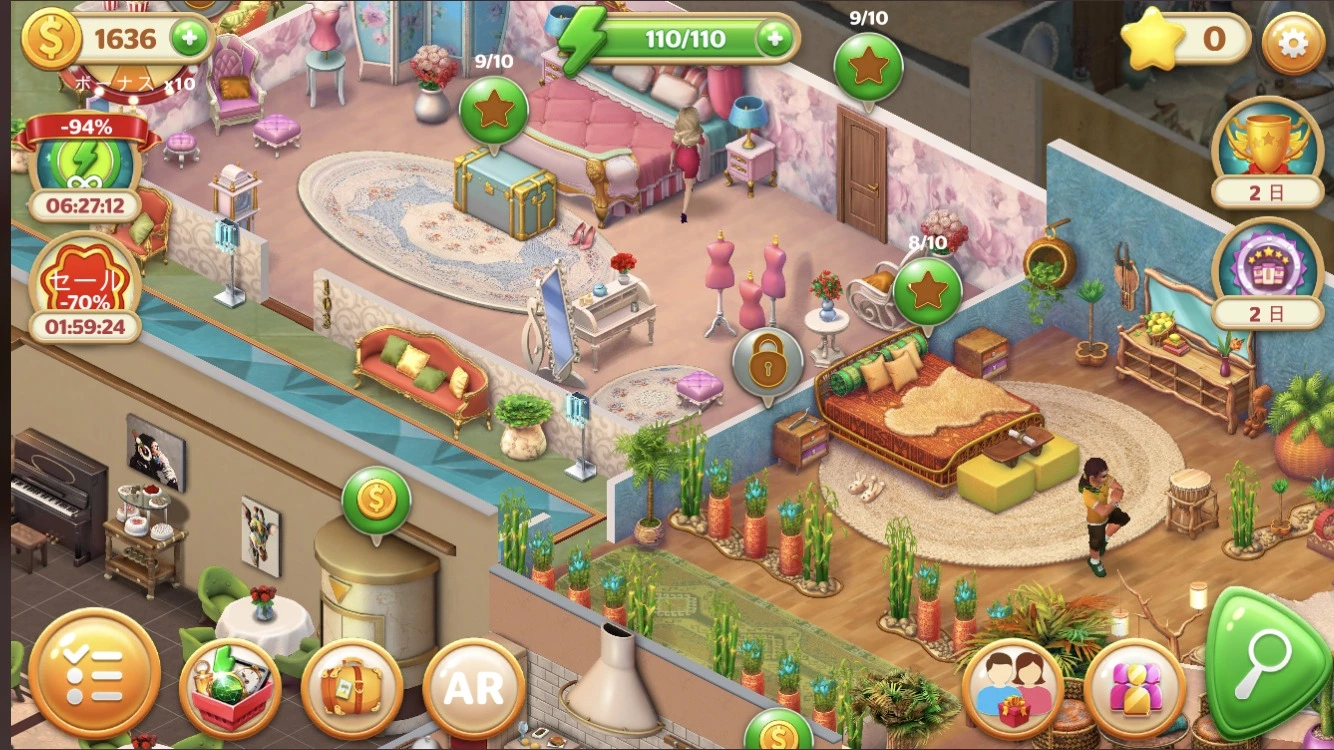Open the pink guests button
The image size is (1334, 750).
coord(1134,688)
